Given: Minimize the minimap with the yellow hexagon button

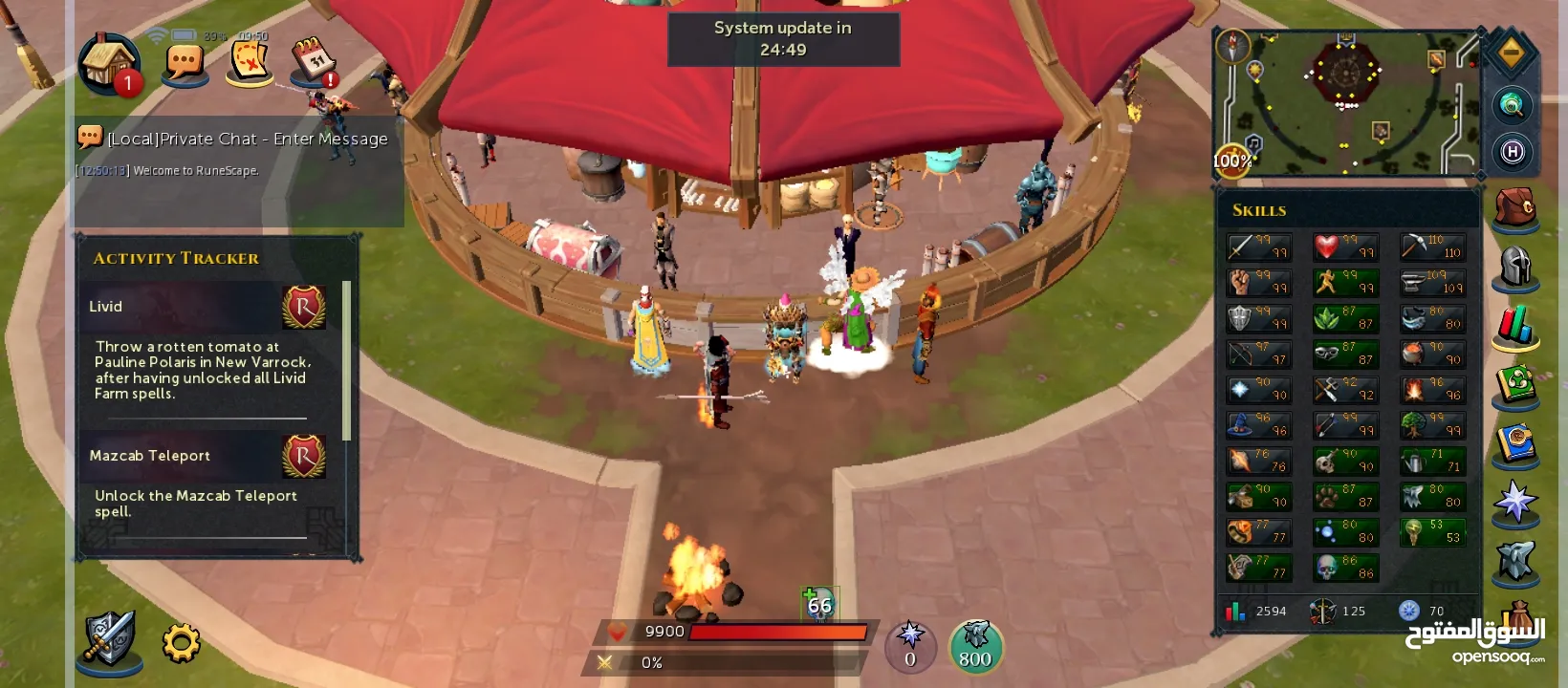Looking at the screenshot, I should pos(1512,54).
